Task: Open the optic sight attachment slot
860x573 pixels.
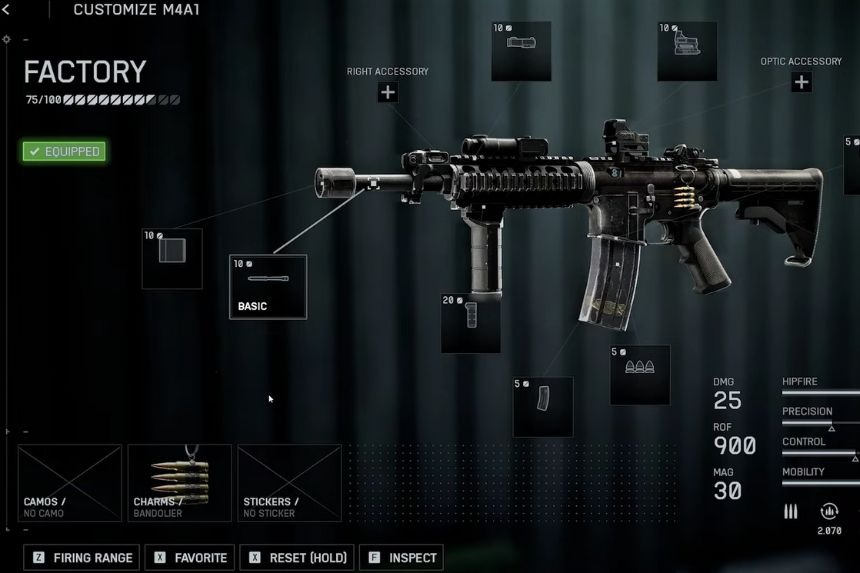Action: [687, 51]
